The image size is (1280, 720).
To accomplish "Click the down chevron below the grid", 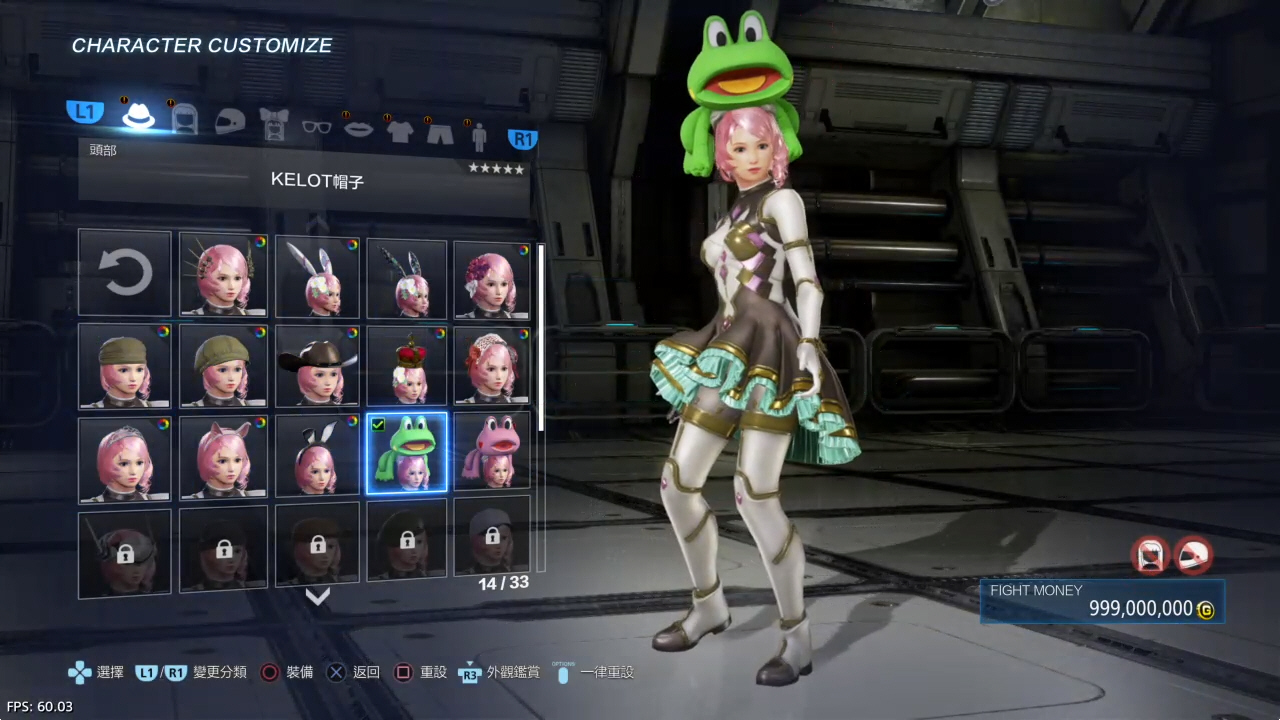I will (317, 597).
